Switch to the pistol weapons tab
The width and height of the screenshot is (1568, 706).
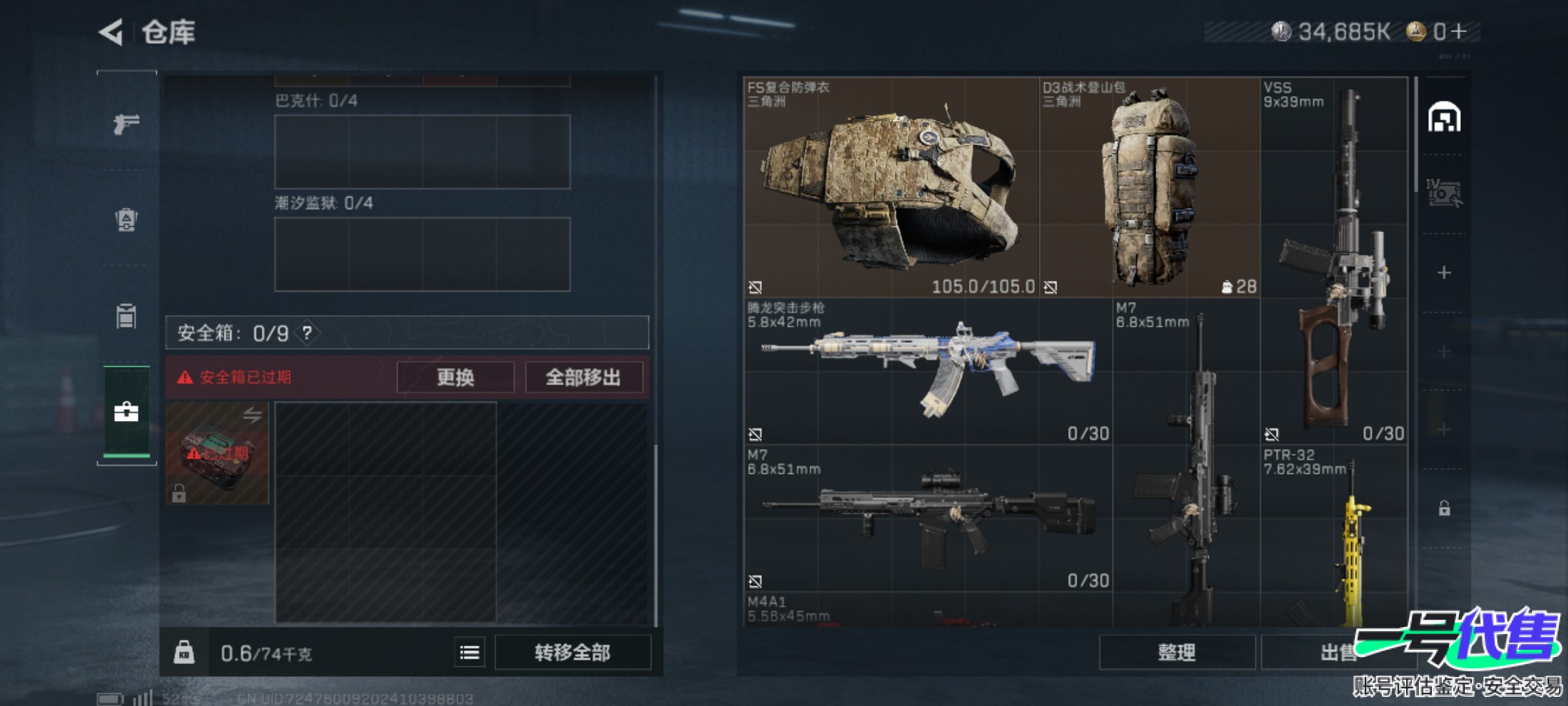126,123
